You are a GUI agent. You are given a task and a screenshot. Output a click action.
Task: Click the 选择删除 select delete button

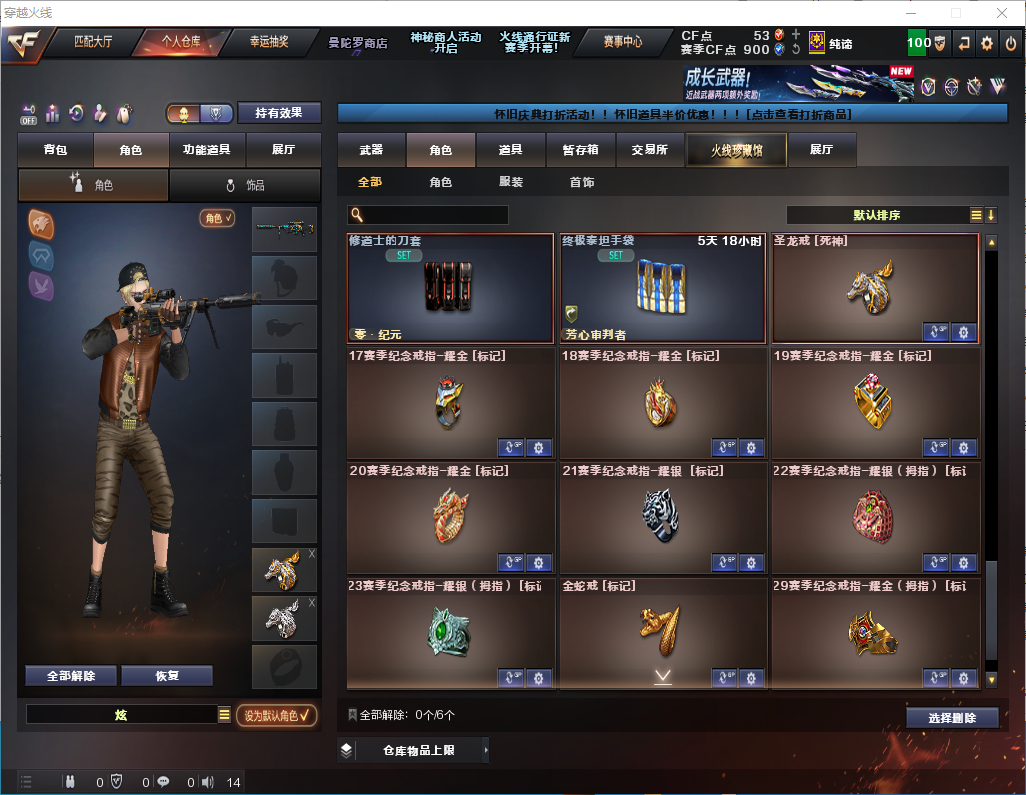952,718
